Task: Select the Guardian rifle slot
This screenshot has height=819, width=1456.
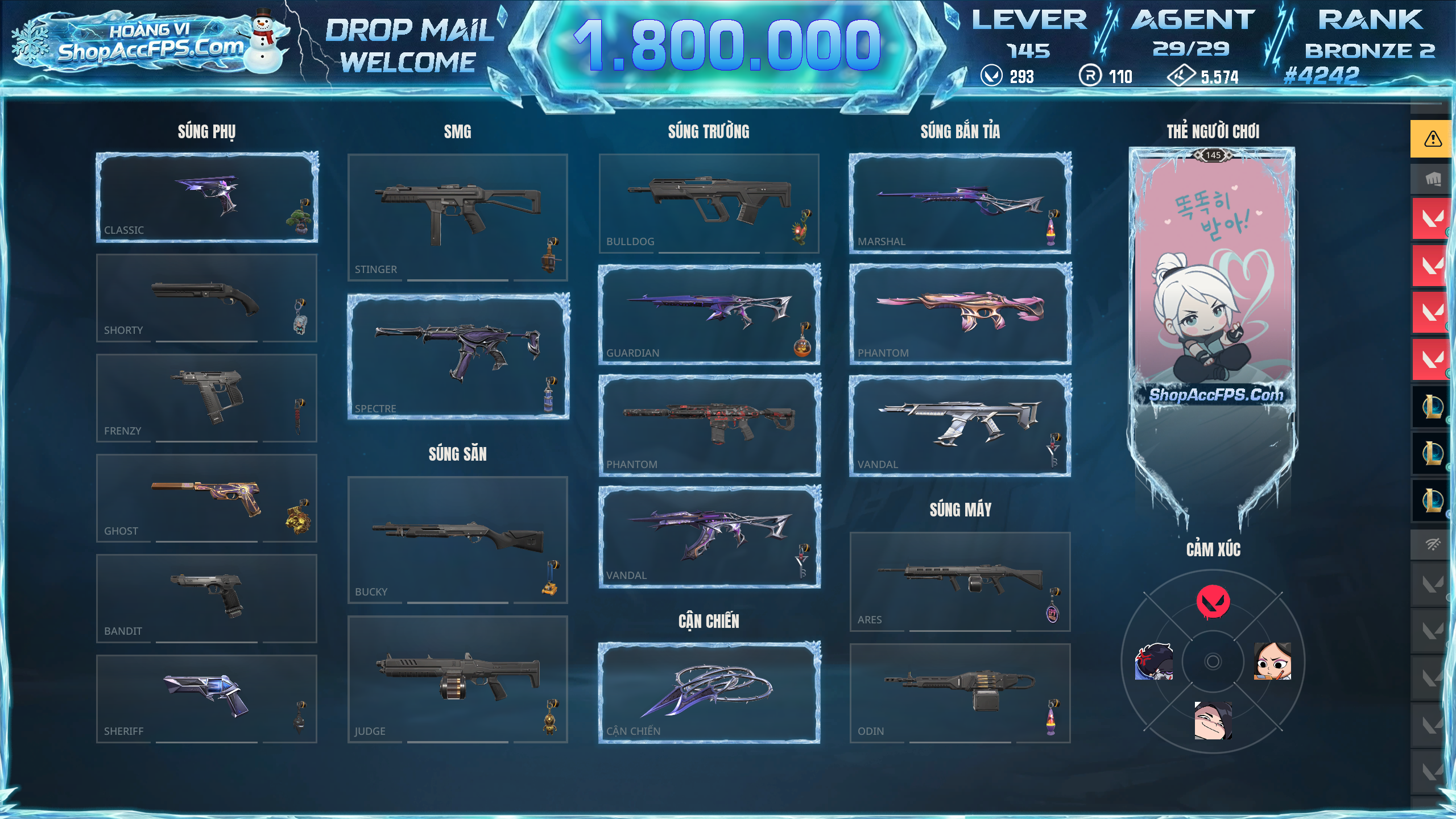Action: click(x=709, y=314)
